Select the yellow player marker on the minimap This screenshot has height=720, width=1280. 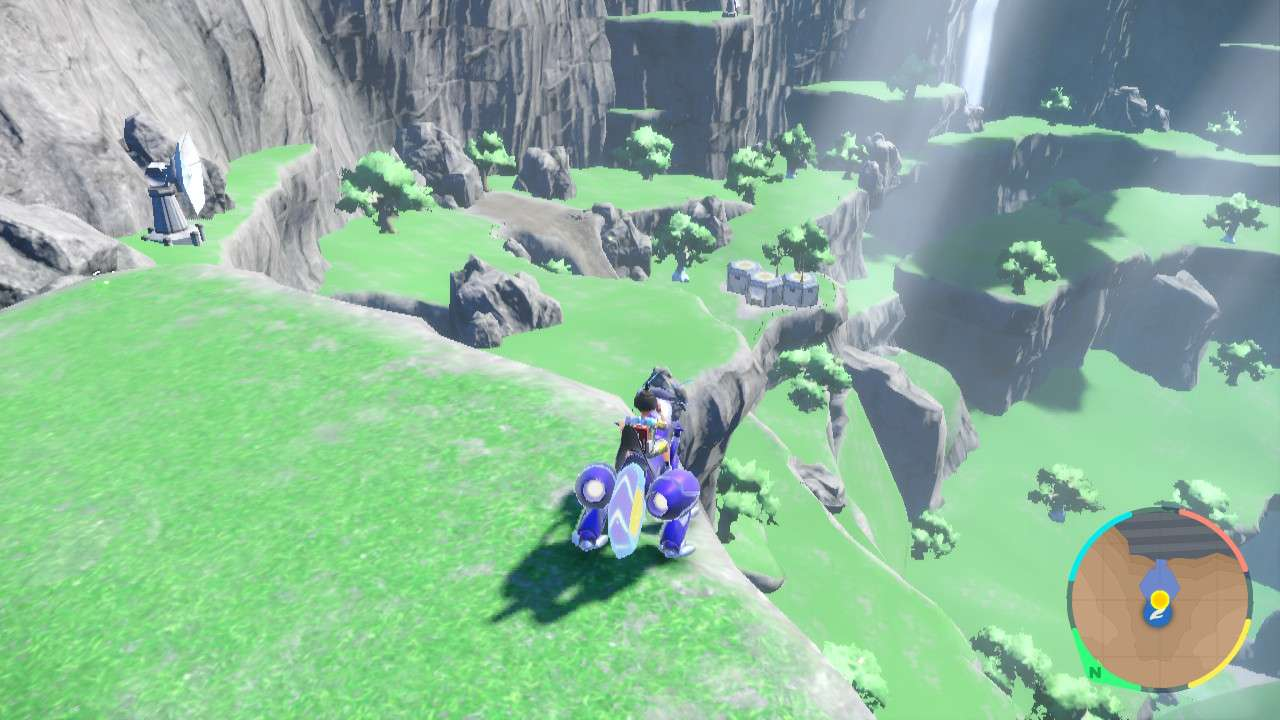(1159, 599)
